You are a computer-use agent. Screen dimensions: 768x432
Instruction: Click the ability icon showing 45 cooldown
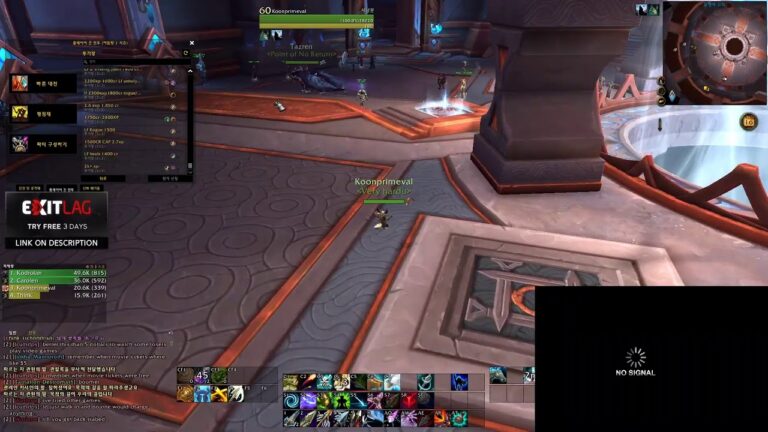[202, 376]
